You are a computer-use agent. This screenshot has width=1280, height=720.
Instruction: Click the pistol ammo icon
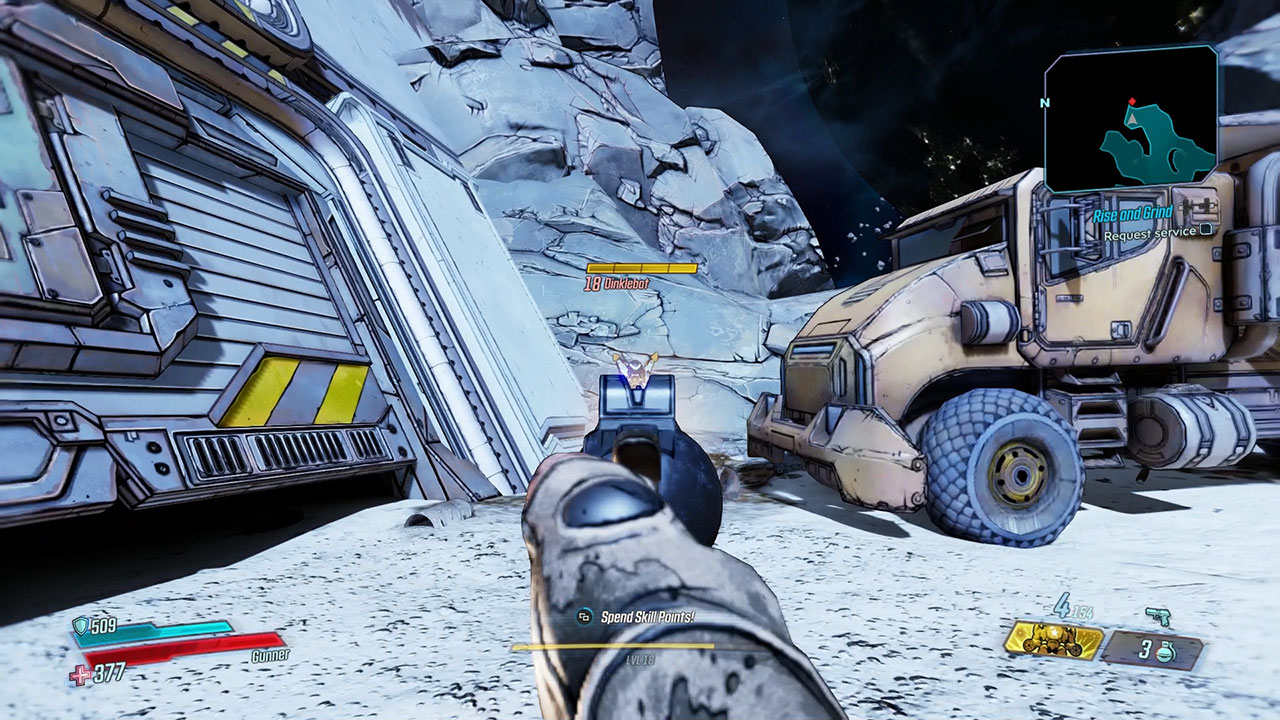tap(1158, 614)
